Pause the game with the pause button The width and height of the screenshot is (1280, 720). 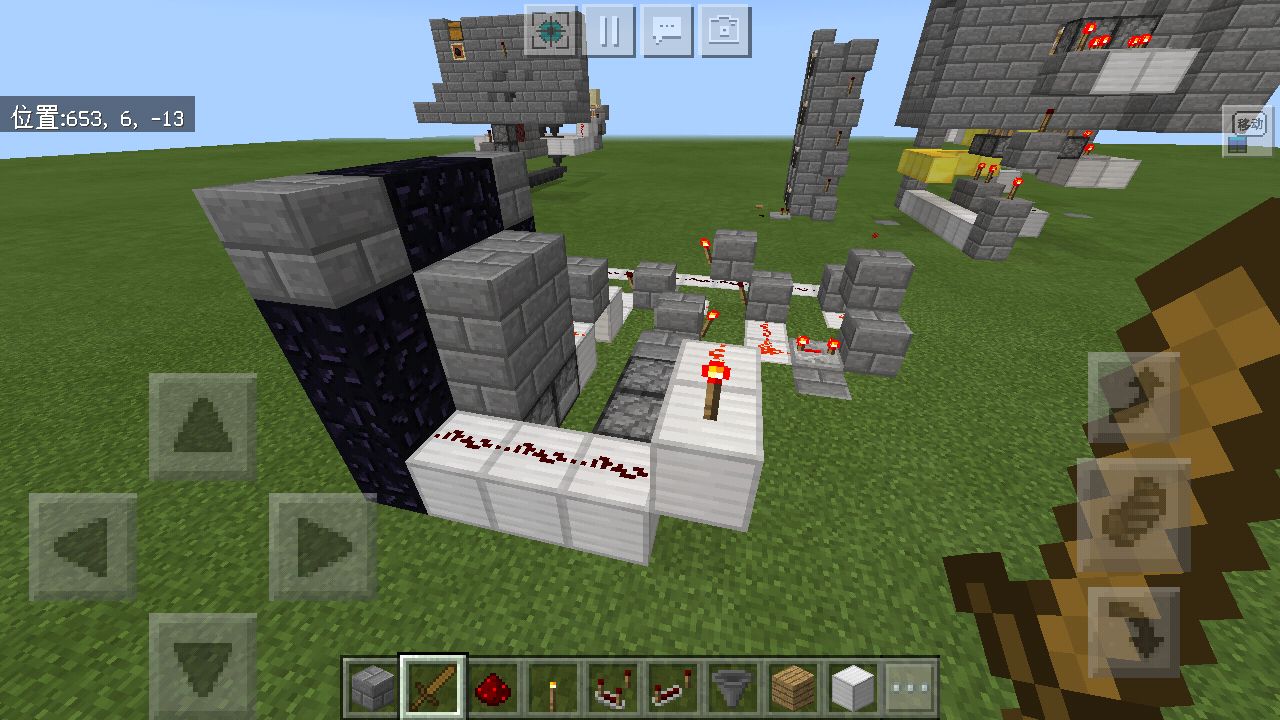tap(609, 31)
